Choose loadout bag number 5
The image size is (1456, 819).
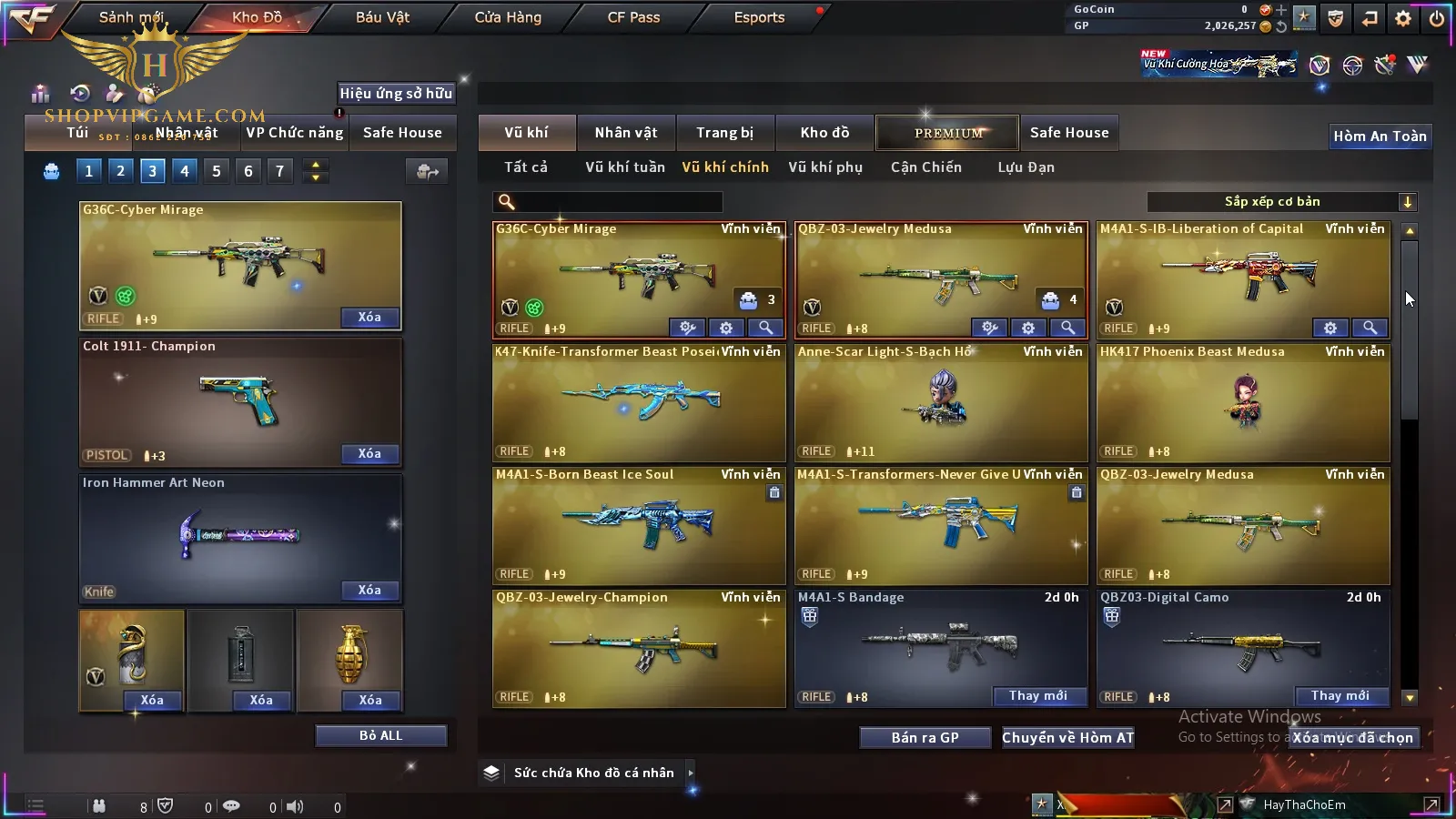217,171
